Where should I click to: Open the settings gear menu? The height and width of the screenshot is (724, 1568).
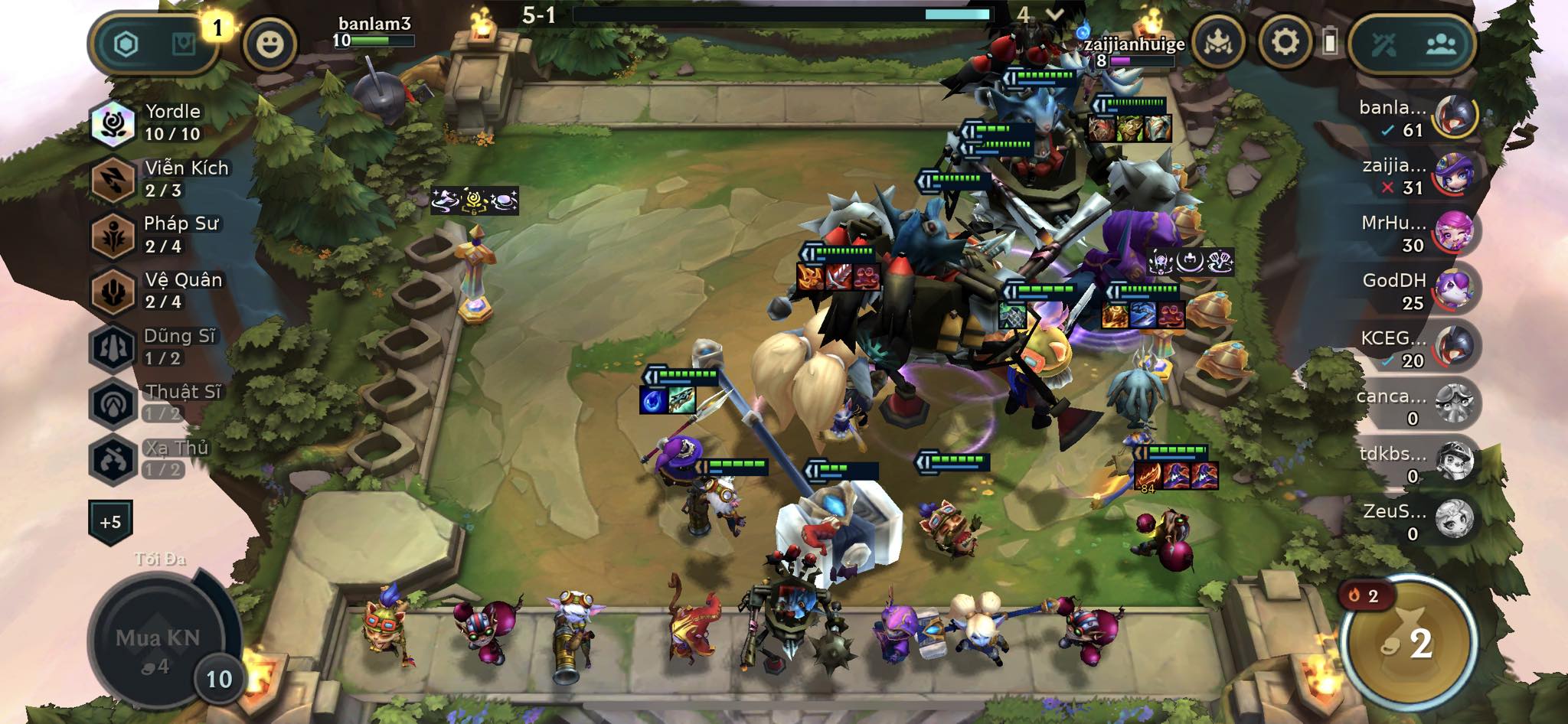click(x=1285, y=42)
